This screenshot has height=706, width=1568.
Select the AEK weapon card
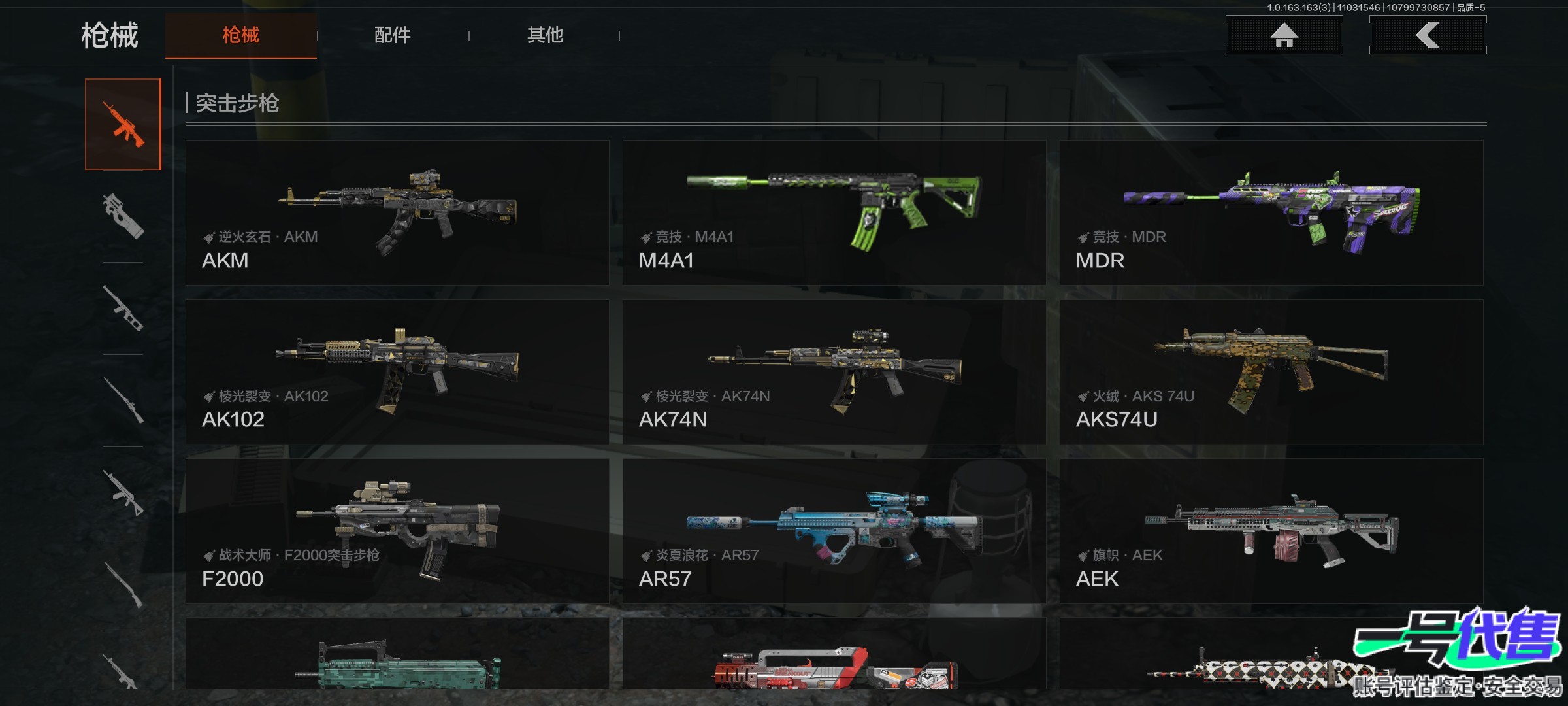click(1271, 531)
